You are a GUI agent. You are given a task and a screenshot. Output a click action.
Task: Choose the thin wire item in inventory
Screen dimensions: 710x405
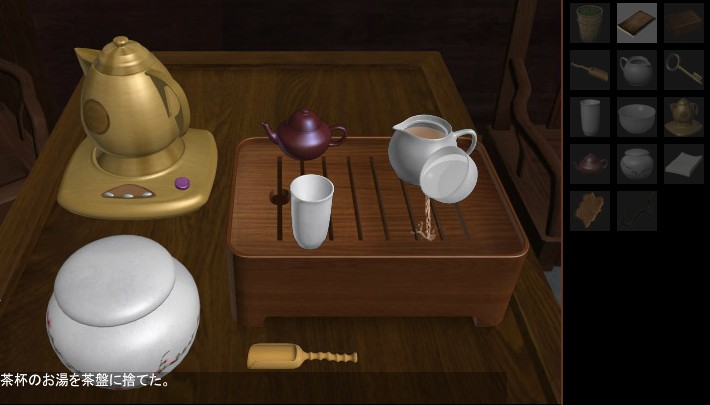[637, 211]
